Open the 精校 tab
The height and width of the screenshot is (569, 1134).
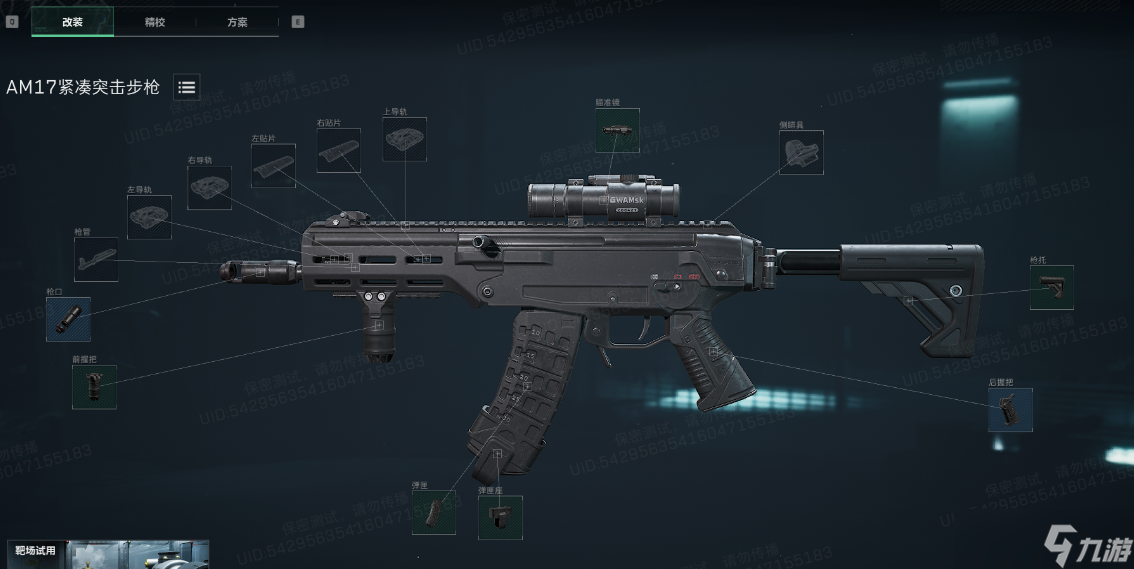click(155, 21)
